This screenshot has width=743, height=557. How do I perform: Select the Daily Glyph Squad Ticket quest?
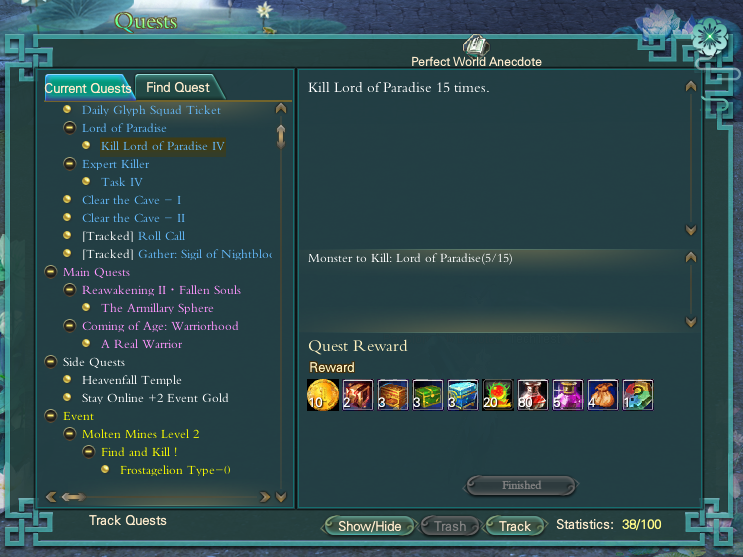[x=151, y=110]
